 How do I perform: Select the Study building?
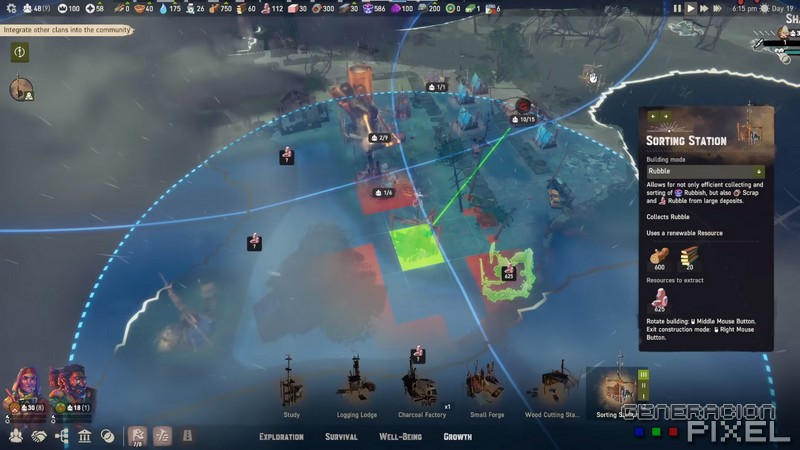pos(291,386)
